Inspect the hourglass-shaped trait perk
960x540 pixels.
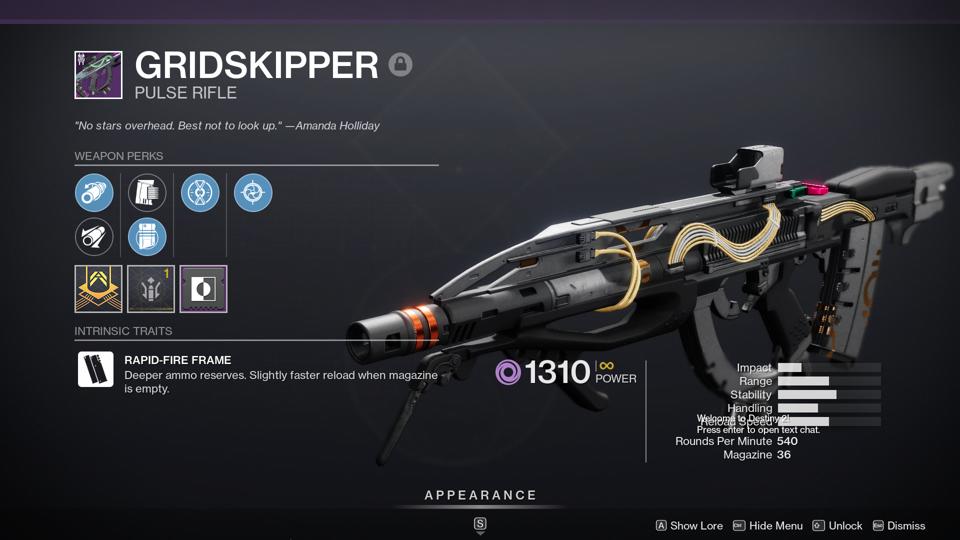[x=200, y=193]
